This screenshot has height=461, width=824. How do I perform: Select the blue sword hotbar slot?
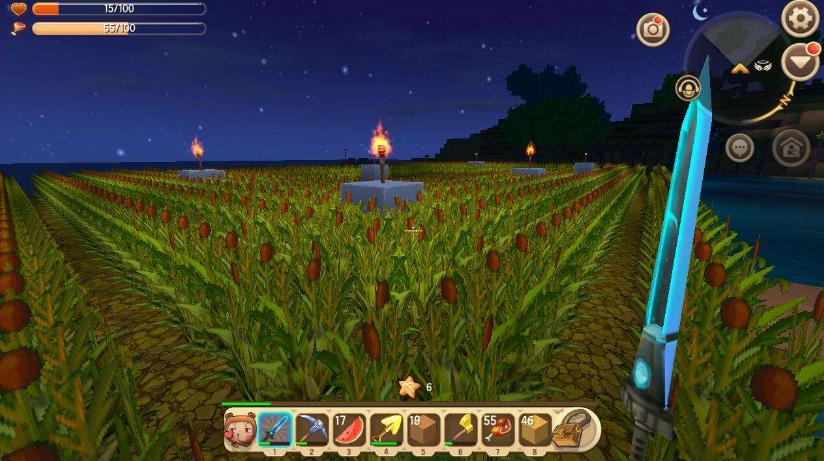click(275, 430)
